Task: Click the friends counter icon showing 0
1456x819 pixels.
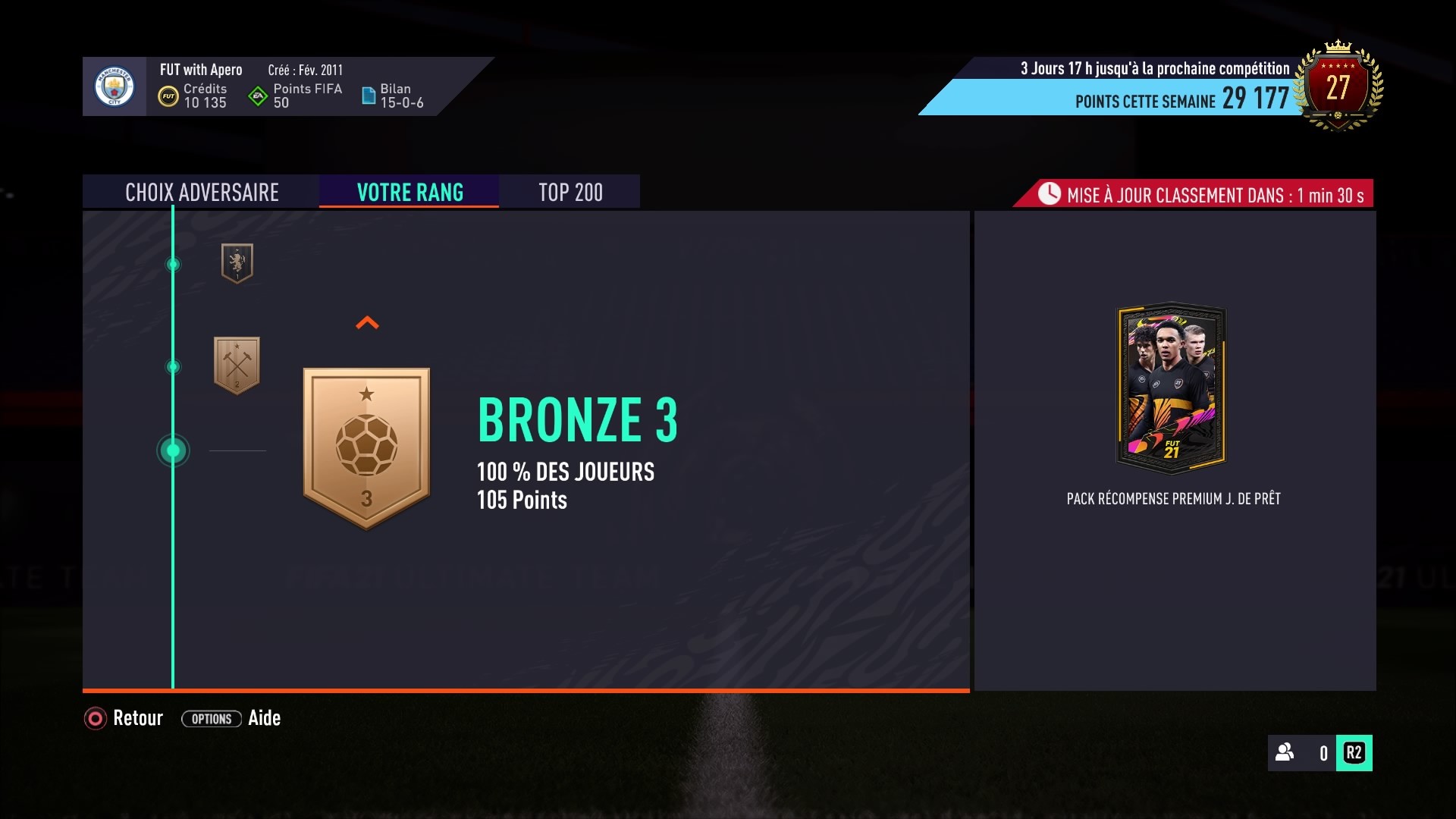Action: click(1283, 754)
